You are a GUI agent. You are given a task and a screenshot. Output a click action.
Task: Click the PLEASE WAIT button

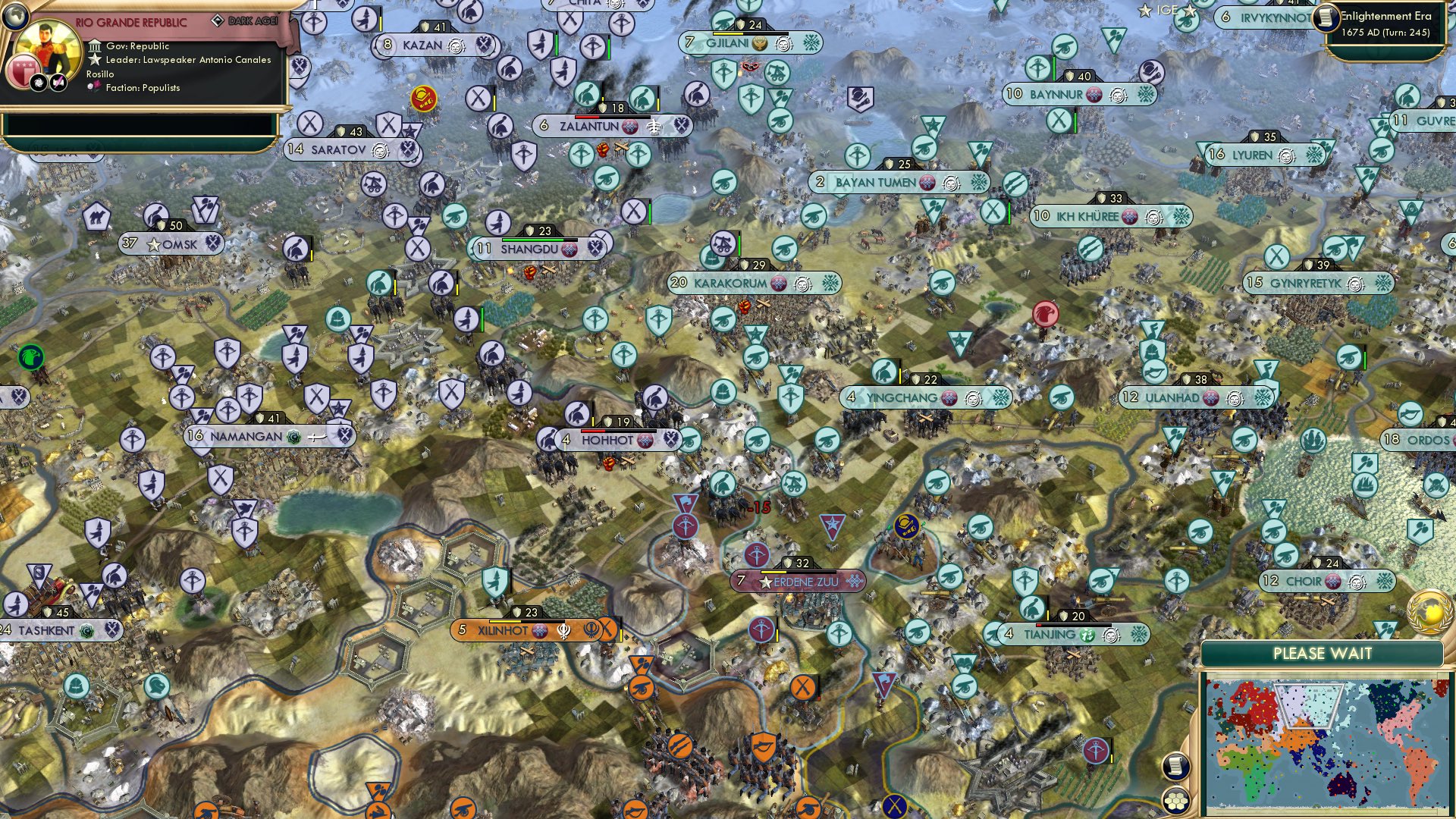(x=1323, y=653)
